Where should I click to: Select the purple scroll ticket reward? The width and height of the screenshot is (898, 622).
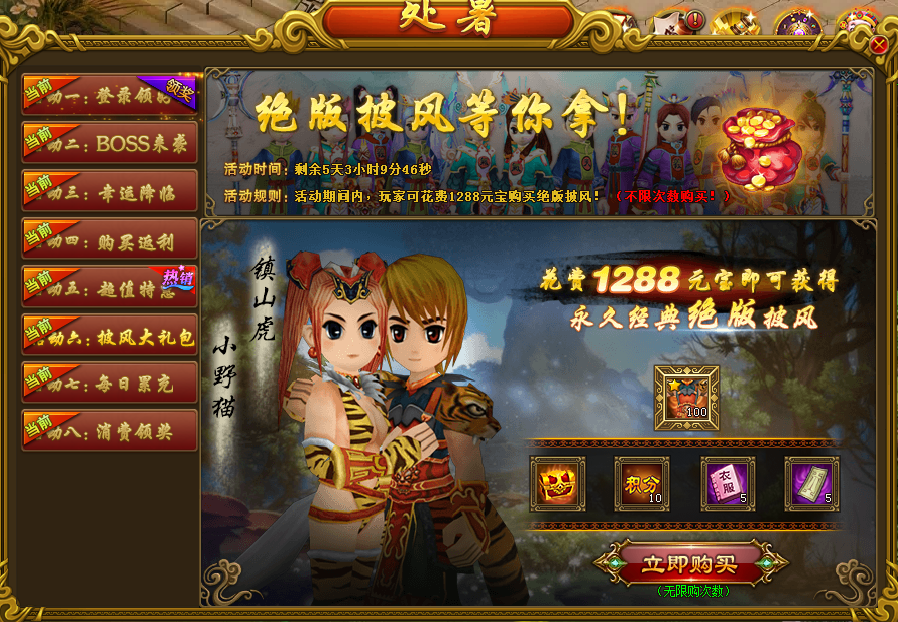coord(811,484)
